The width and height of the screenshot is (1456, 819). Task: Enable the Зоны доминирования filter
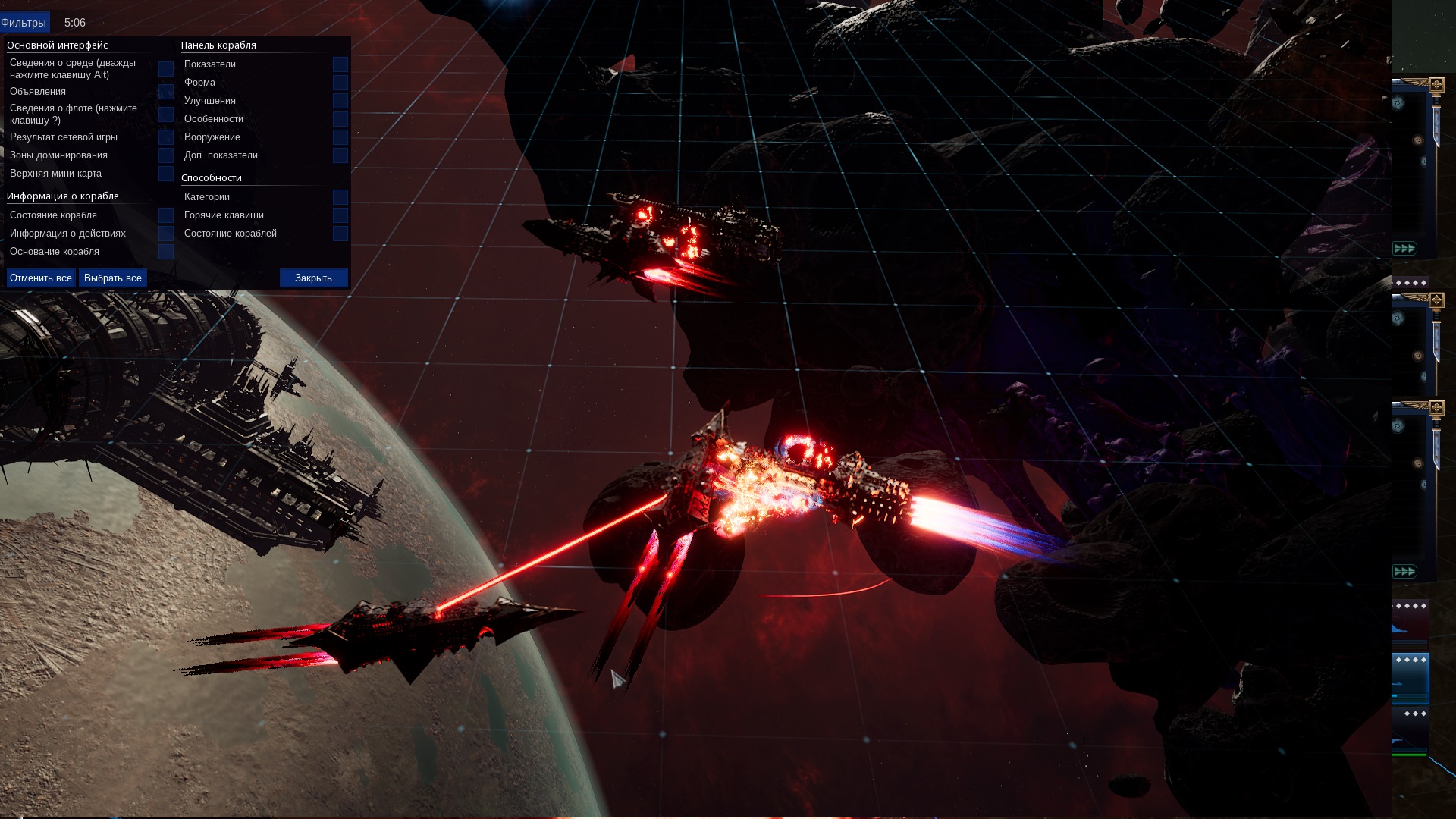166,155
